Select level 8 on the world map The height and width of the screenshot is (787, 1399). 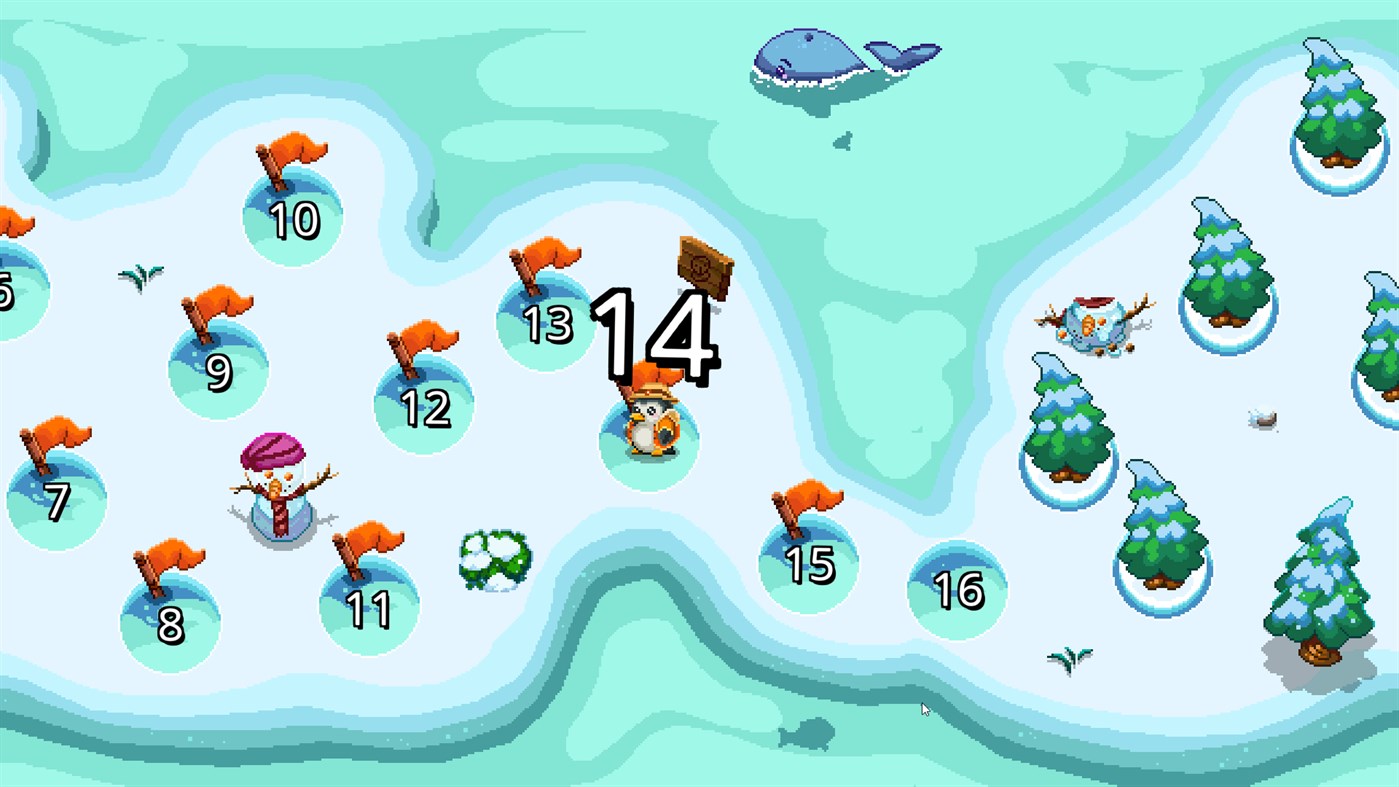(170, 620)
